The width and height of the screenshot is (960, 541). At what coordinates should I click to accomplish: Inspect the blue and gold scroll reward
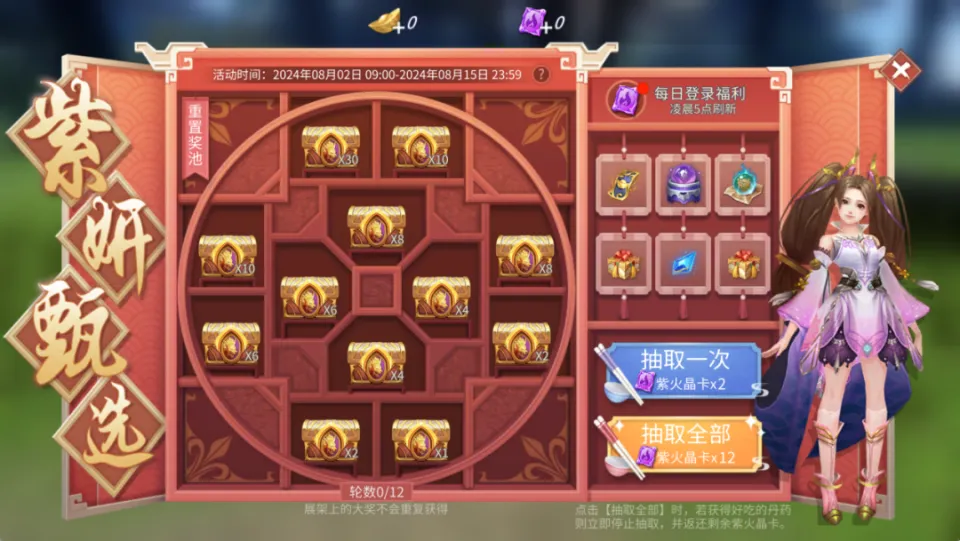tap(623, 184)
